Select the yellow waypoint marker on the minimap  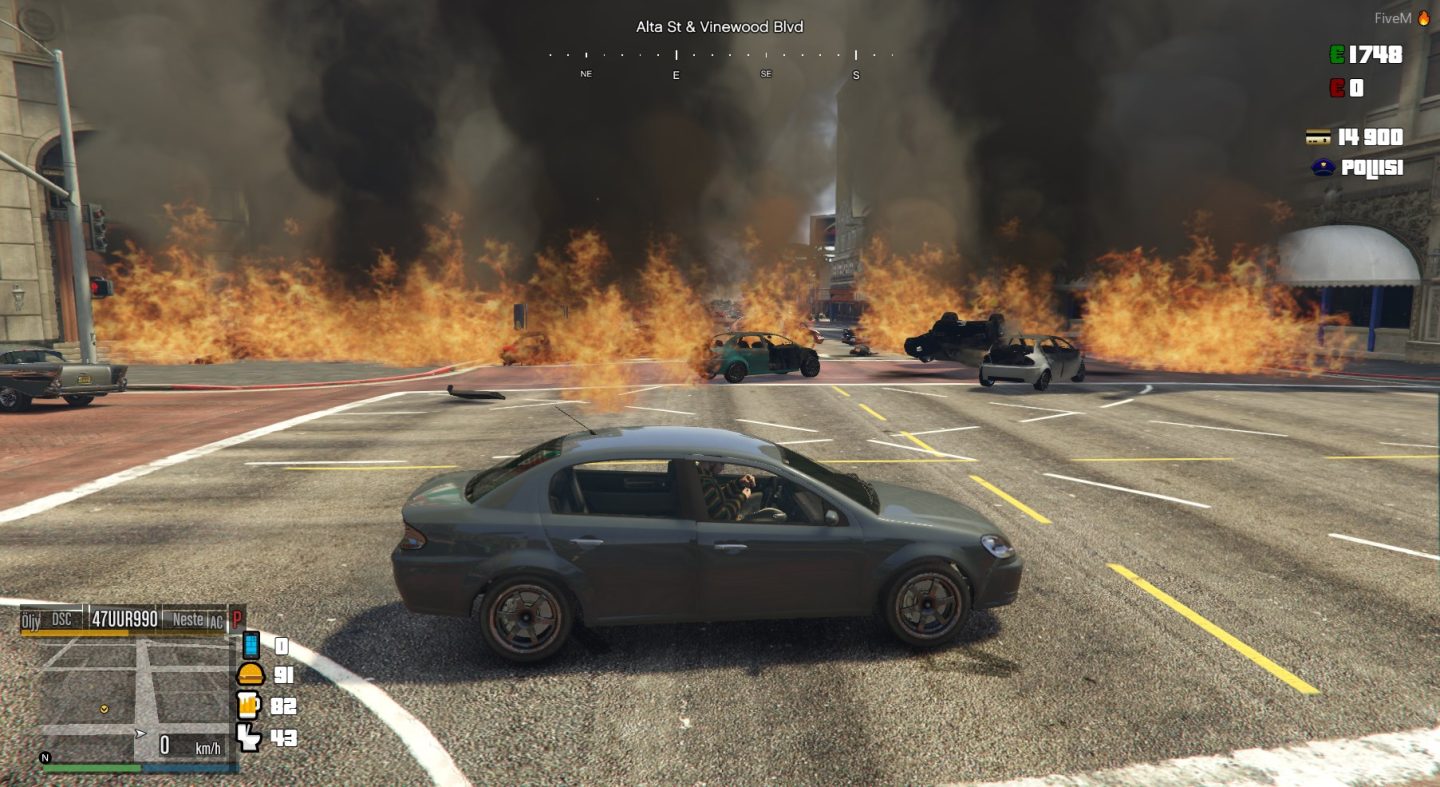[104, 710]
